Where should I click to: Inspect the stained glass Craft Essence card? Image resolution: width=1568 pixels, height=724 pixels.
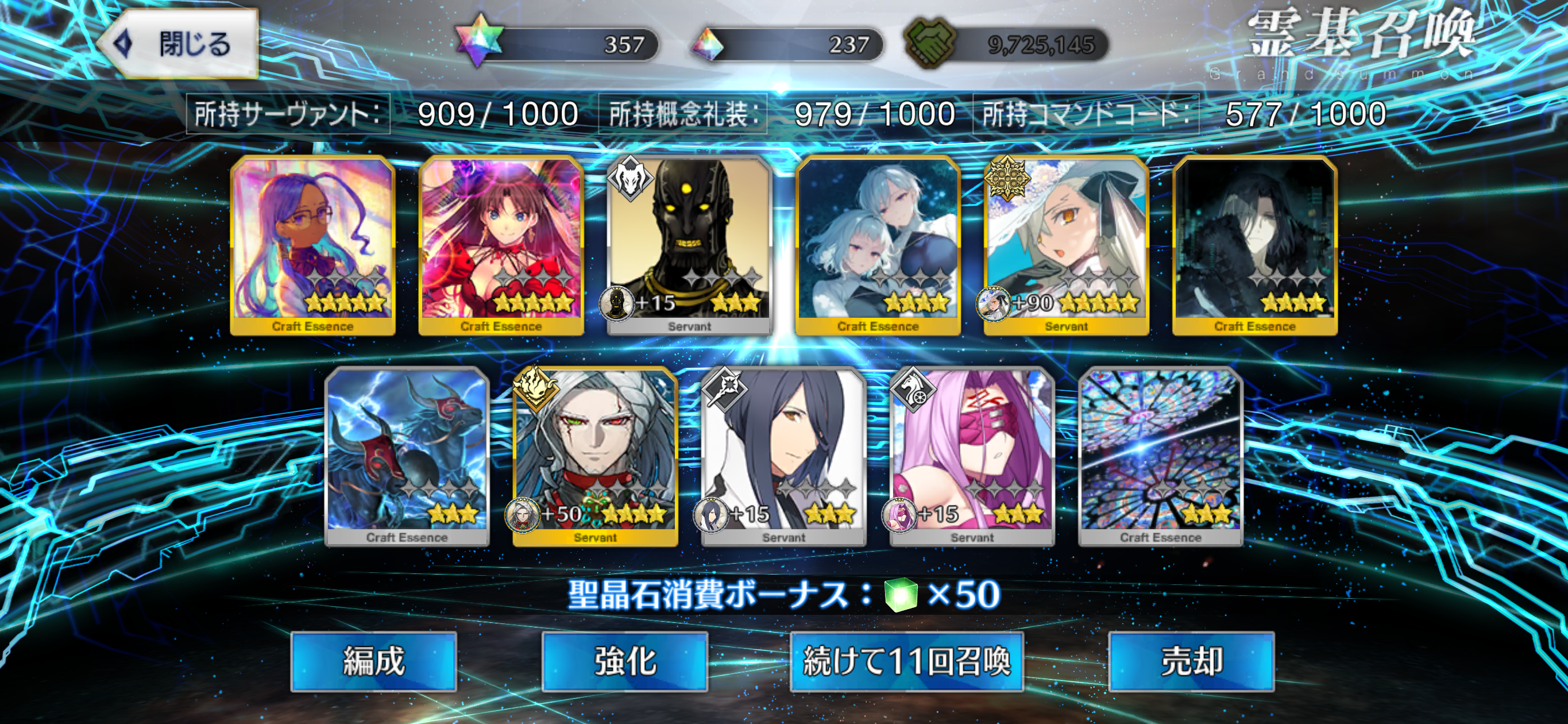(x=1160, y=456)
